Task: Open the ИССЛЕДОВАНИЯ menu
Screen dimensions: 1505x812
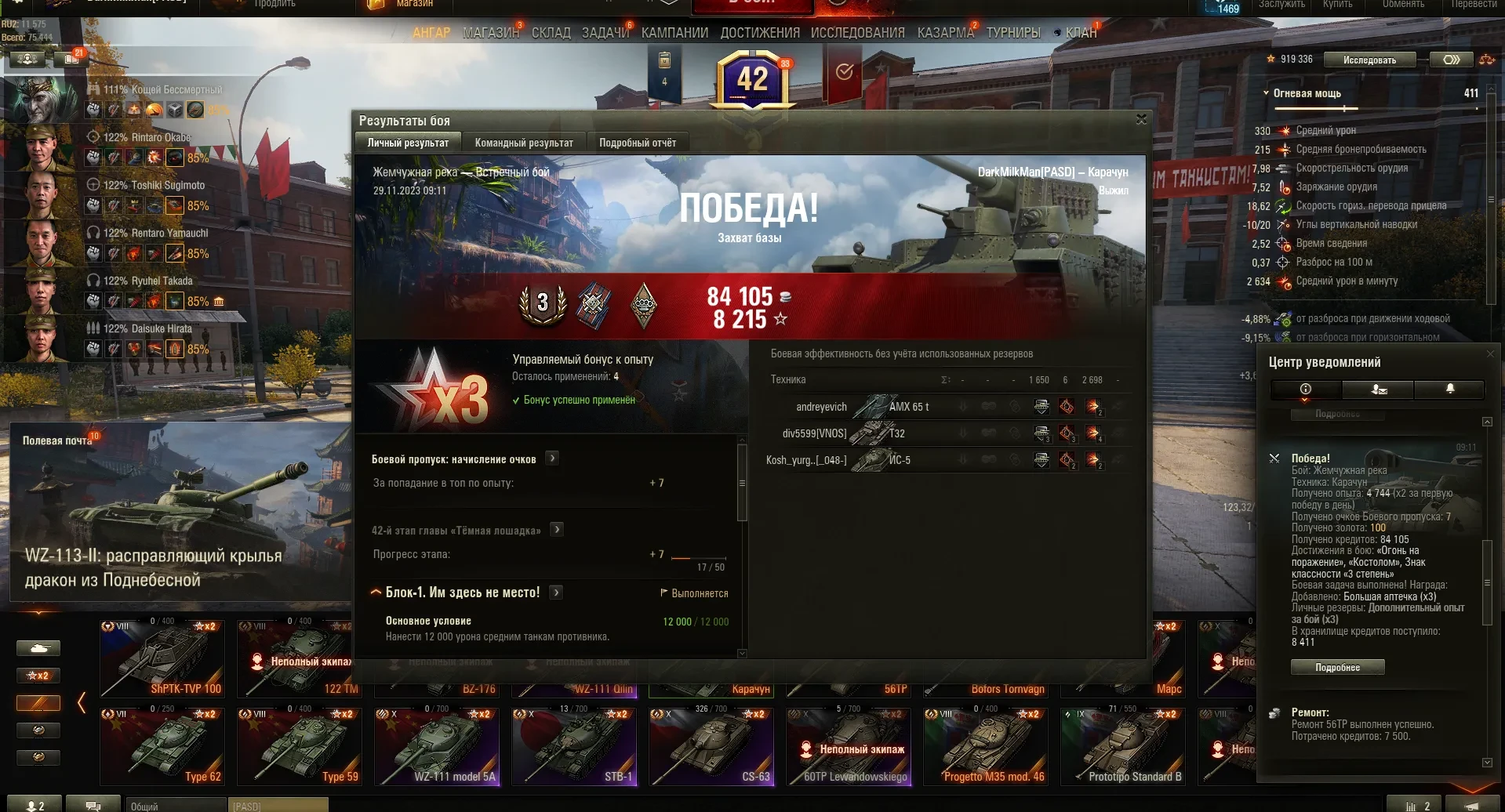Action: [857, 33]
